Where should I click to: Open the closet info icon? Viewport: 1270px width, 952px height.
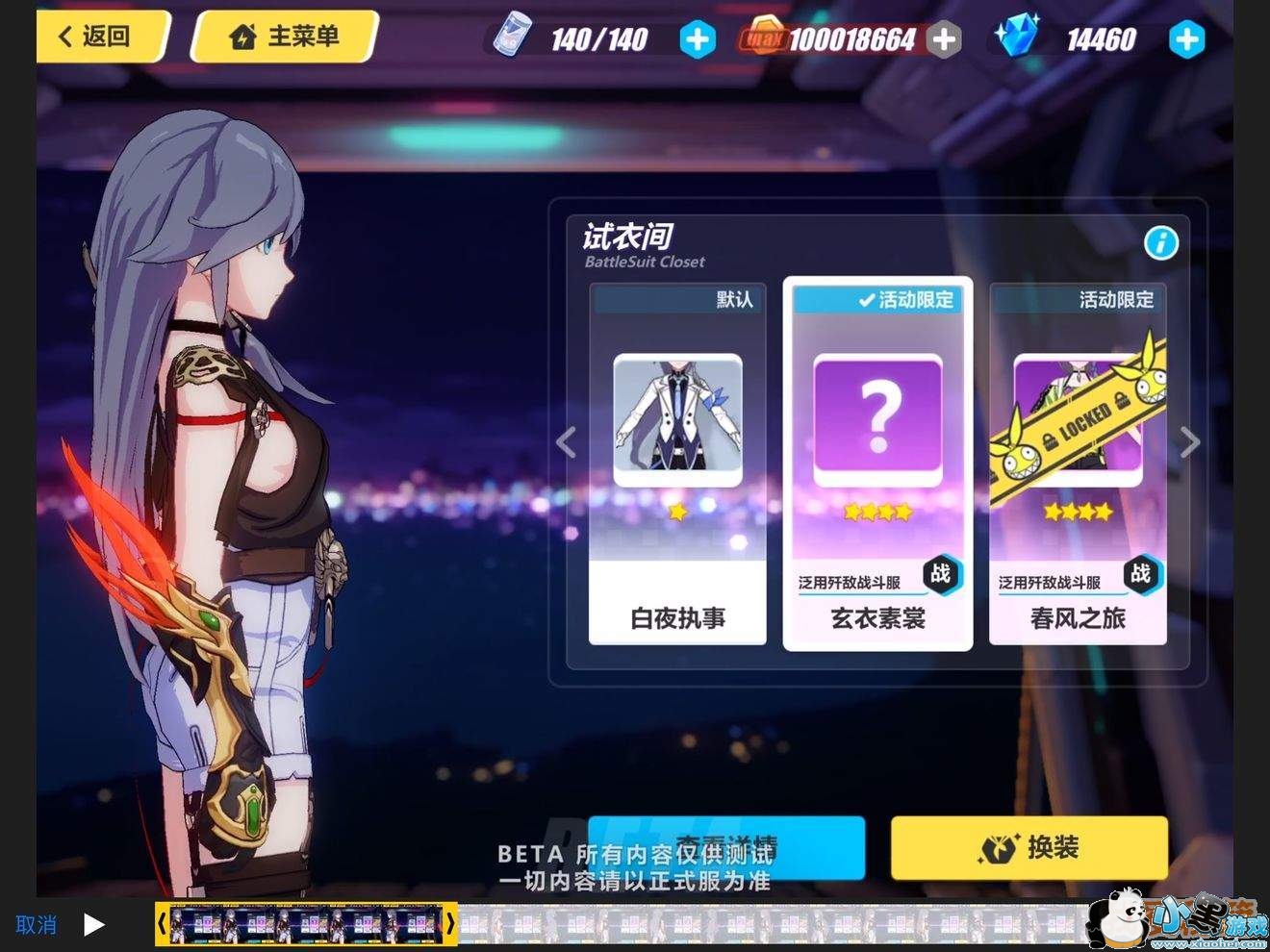pos(1161,243)
